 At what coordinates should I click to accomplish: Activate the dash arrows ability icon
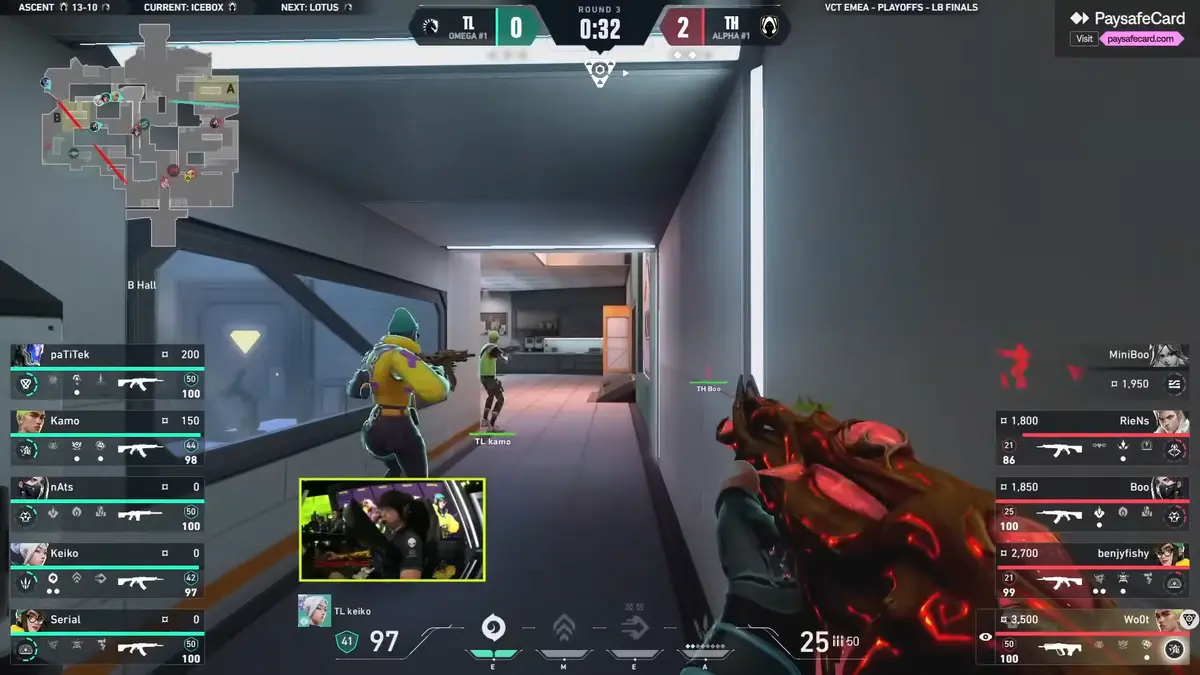(634, 627)
